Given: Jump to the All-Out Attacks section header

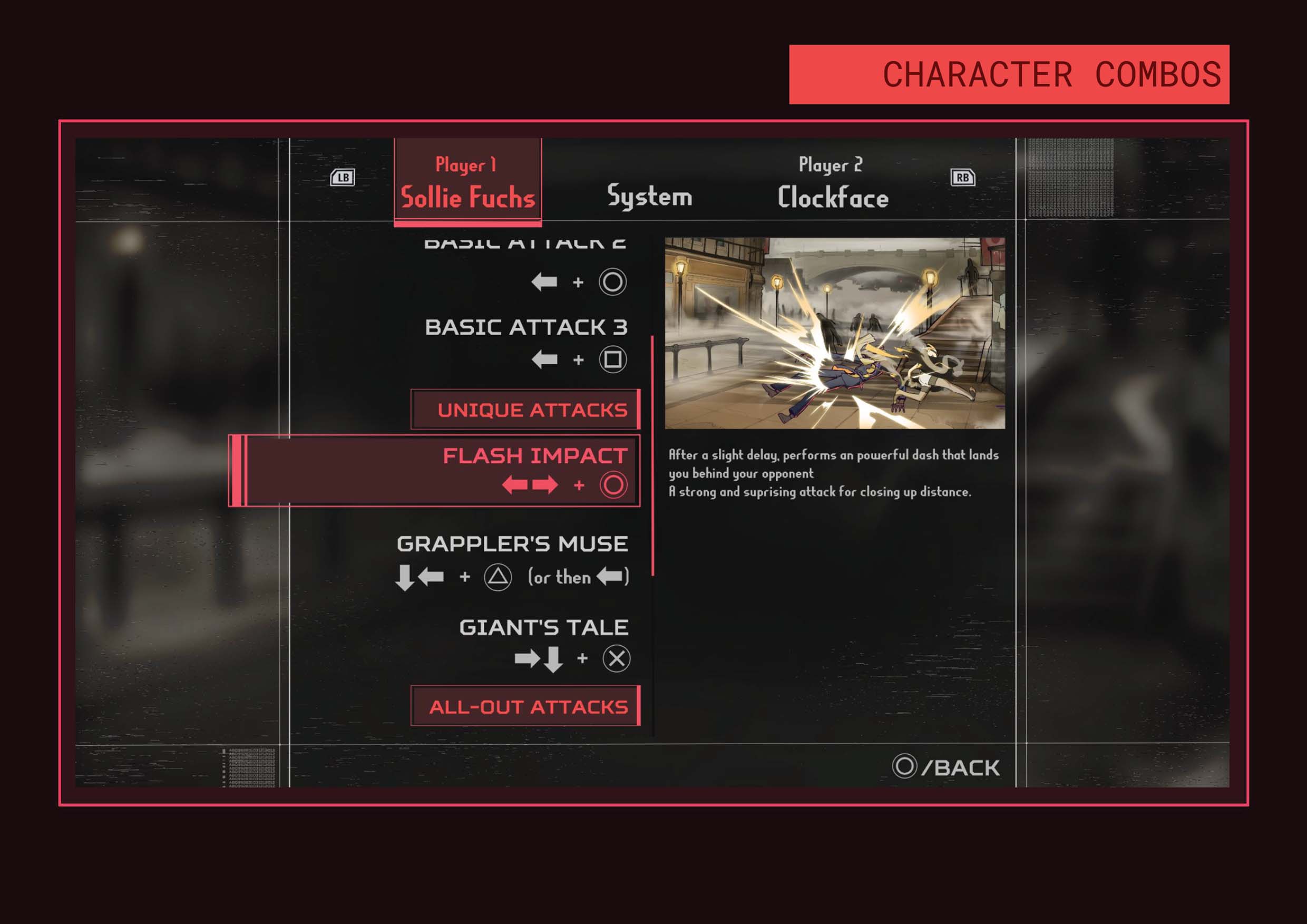Looking at the screenshot, I should pyautogui.click(x=525, y=706).
